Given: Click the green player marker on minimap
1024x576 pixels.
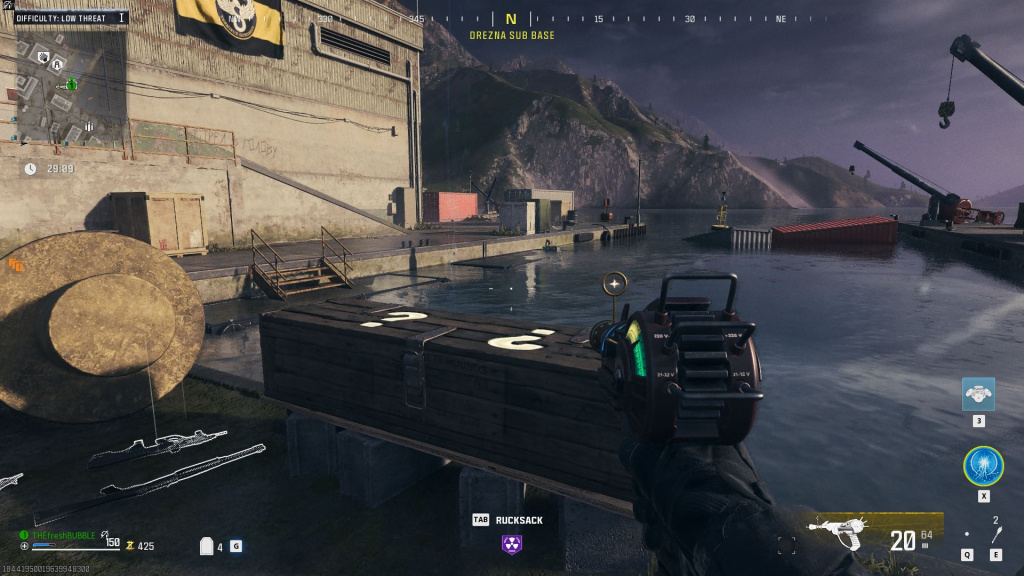Looking at the screenshot, I should [x=70, y=86].
